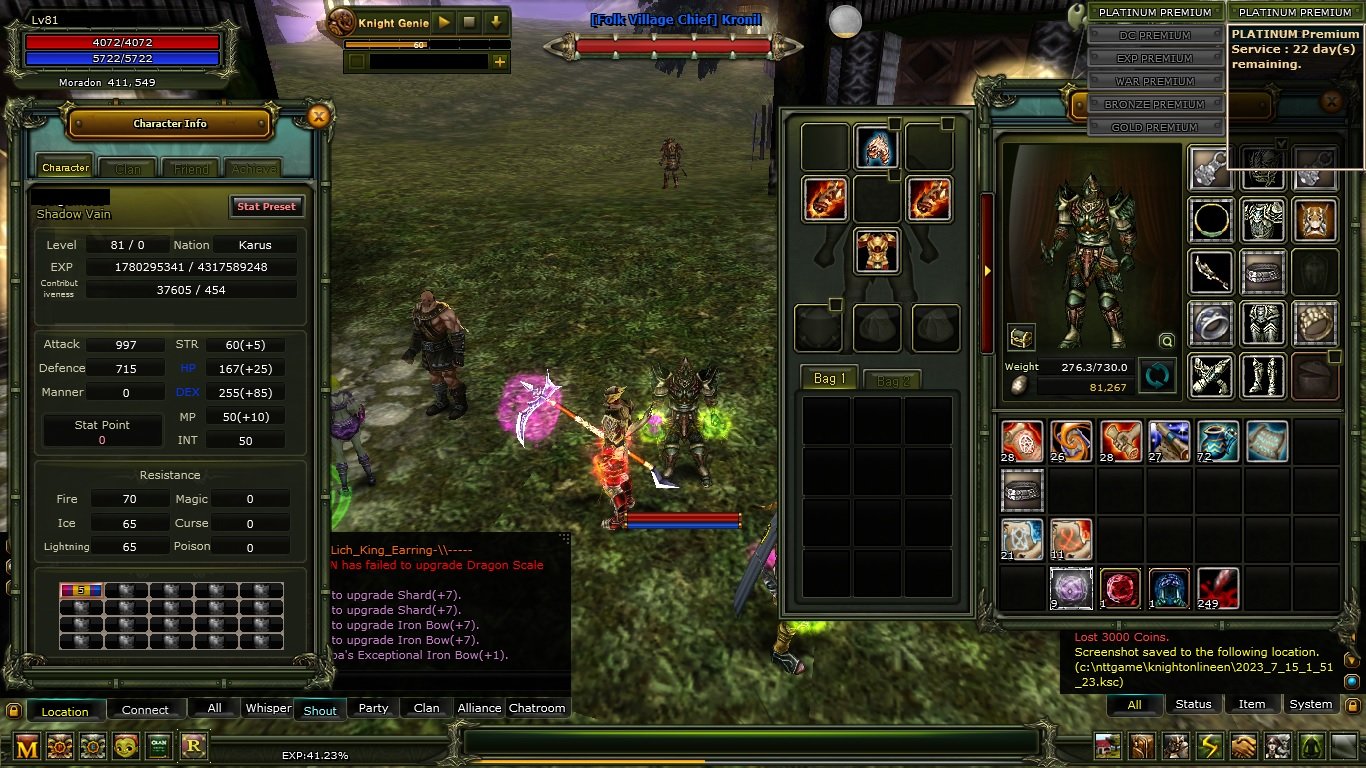
Task: Click the gold M menu icon
Action: 27,746
